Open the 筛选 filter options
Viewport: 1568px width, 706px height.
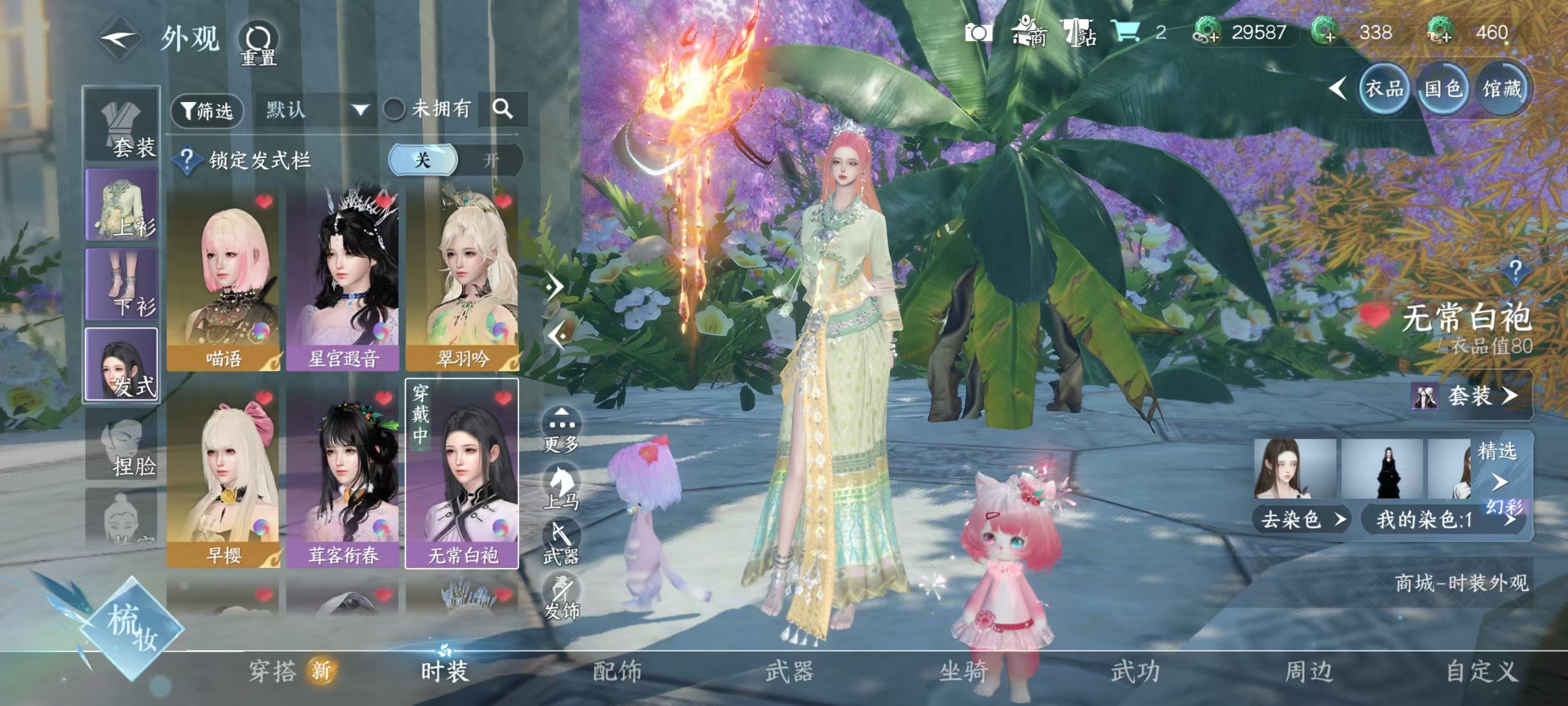click(208, 110)
